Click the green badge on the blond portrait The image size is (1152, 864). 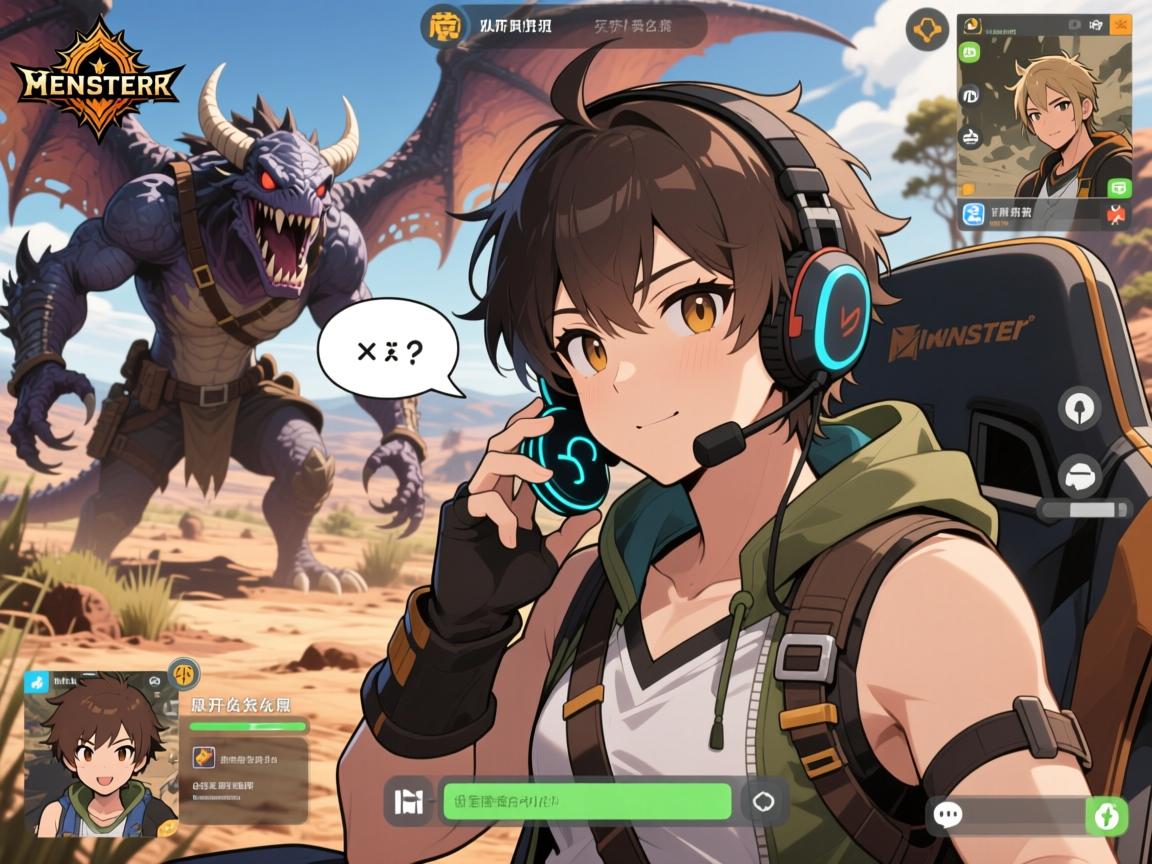[1118, 187]
